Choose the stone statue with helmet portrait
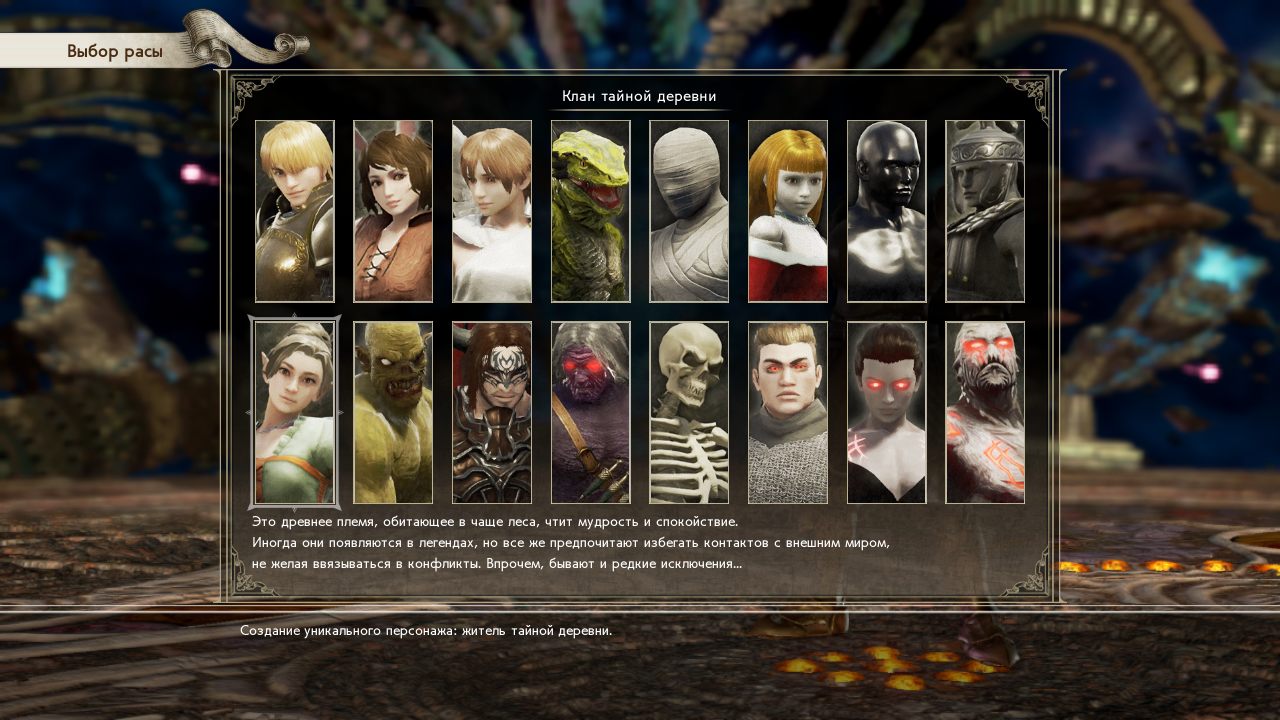 pyautogui.click(x=985, y=211)
